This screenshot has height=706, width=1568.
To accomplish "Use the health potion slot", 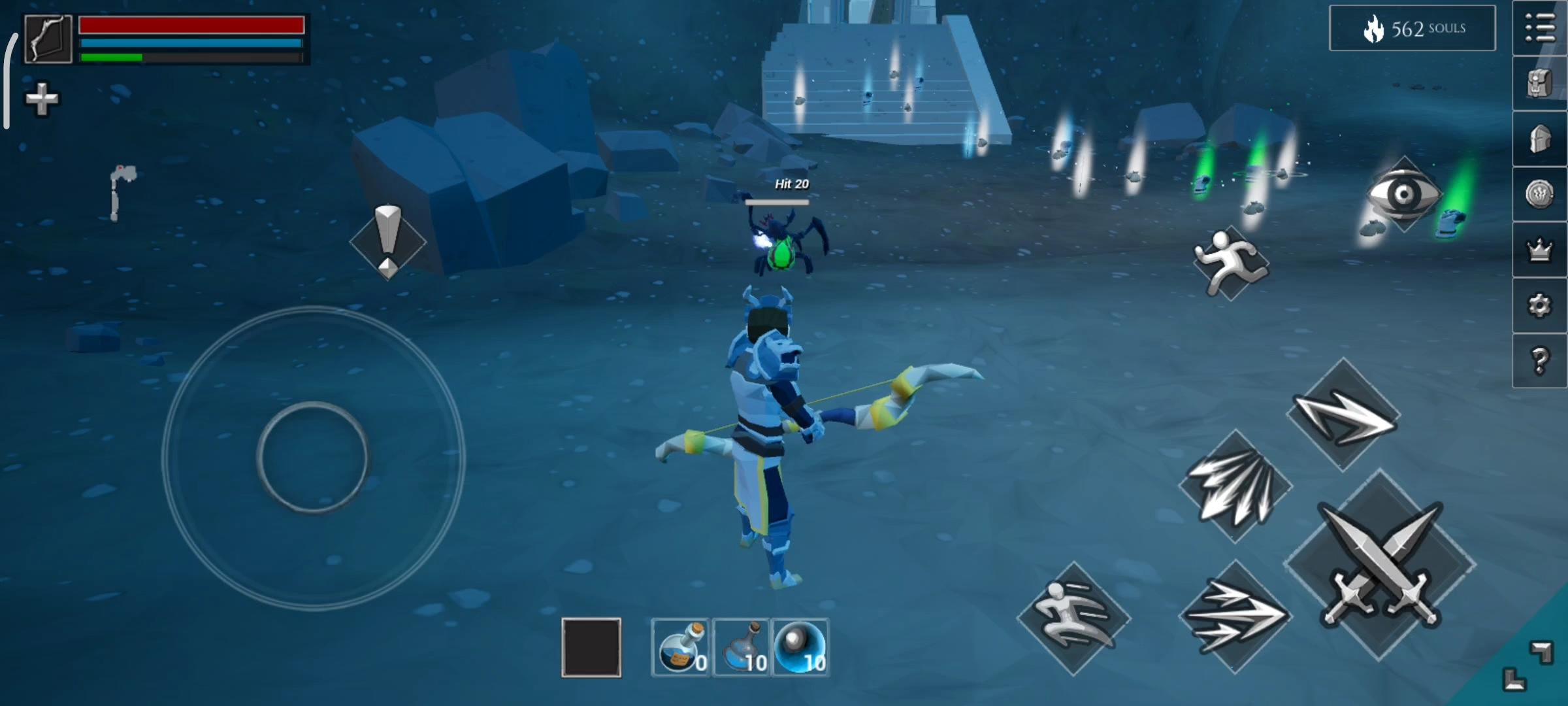I will click(681, 647).
